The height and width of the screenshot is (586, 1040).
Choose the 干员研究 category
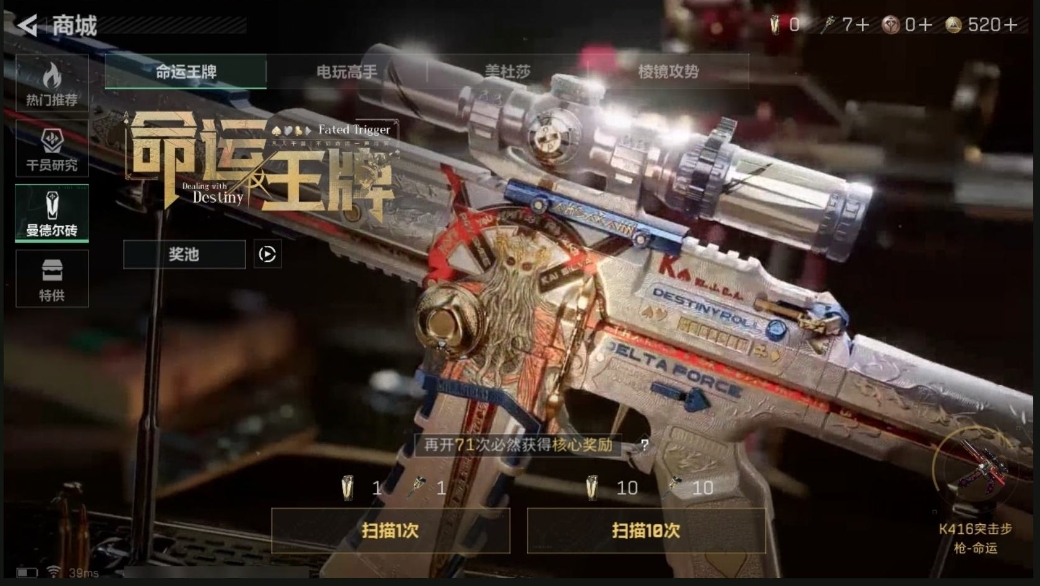(x=52, y=149)
